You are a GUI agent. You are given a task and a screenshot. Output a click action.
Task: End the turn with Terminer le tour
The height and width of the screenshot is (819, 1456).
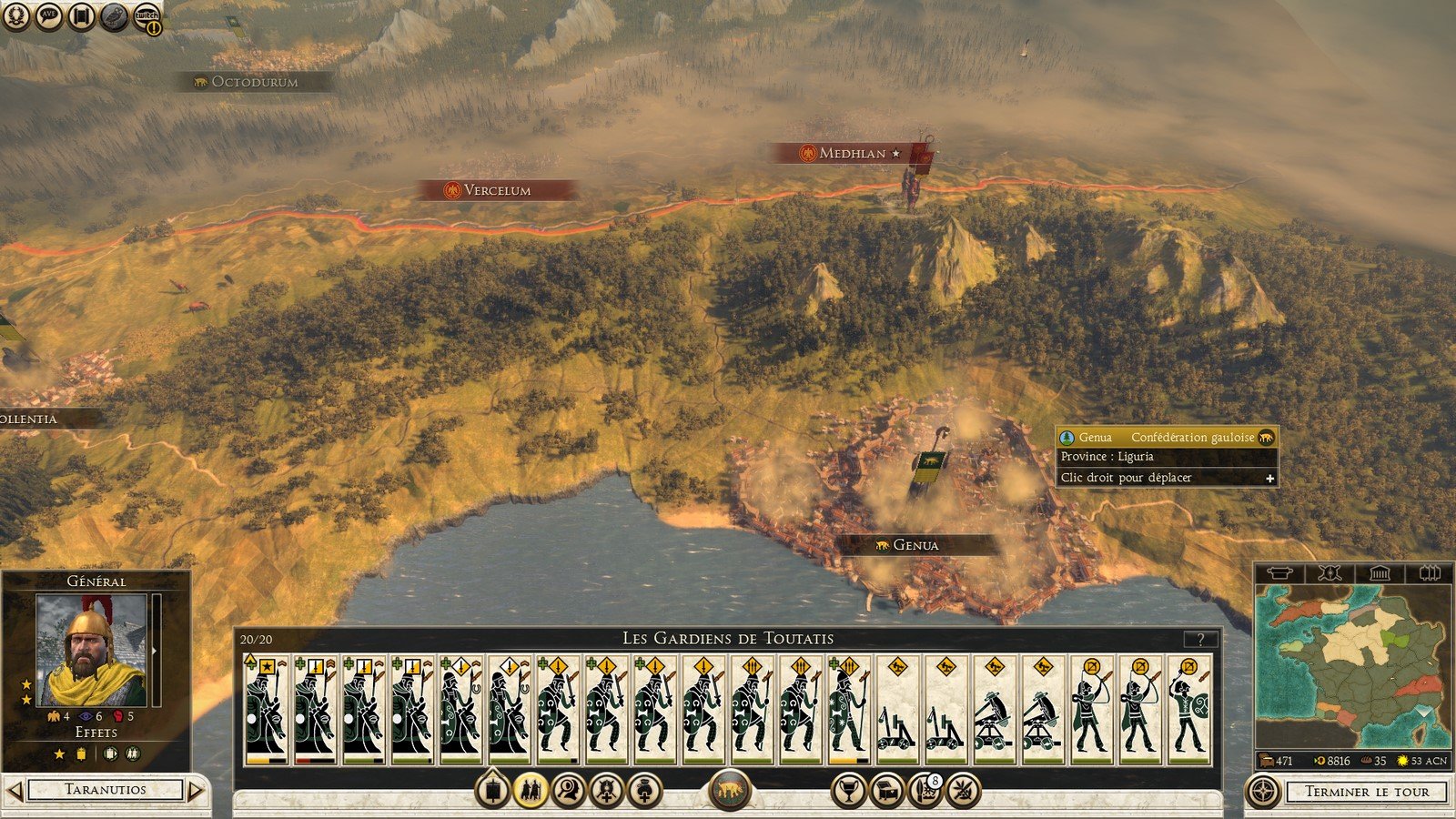pos(1366,792)
